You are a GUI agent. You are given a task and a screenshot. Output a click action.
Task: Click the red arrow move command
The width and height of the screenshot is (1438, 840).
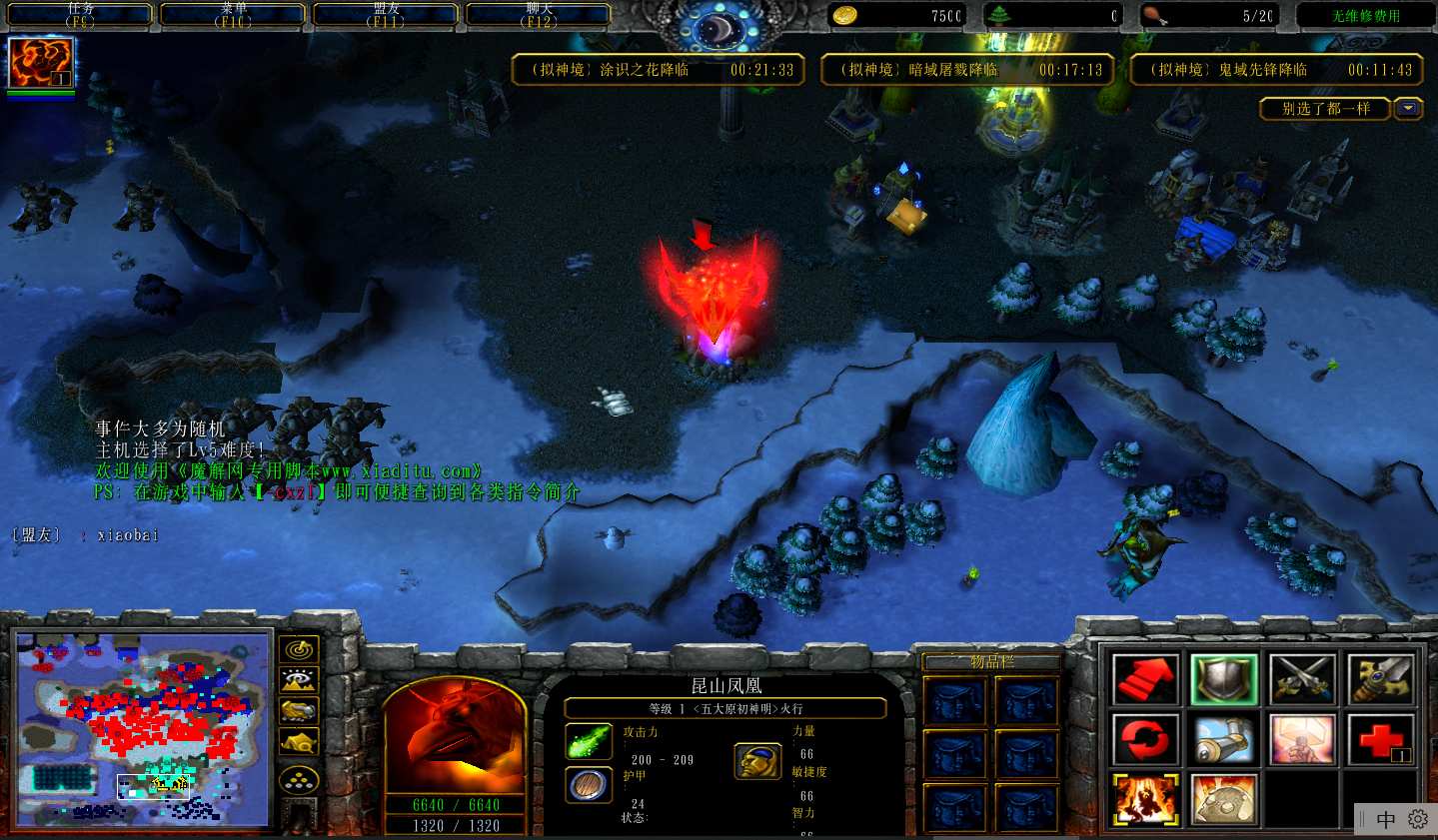1145,679
